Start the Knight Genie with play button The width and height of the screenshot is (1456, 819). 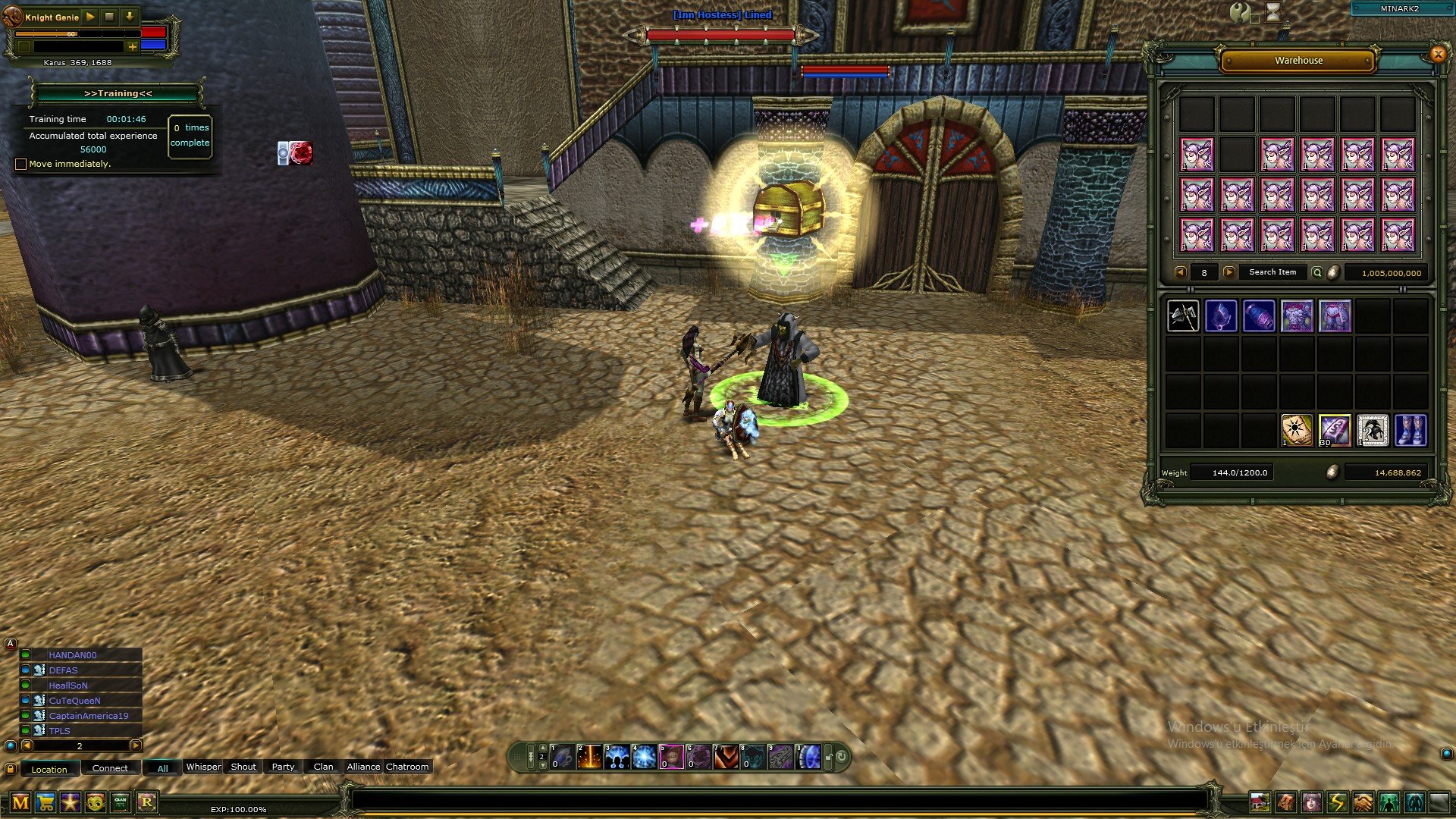pos(90,17)
